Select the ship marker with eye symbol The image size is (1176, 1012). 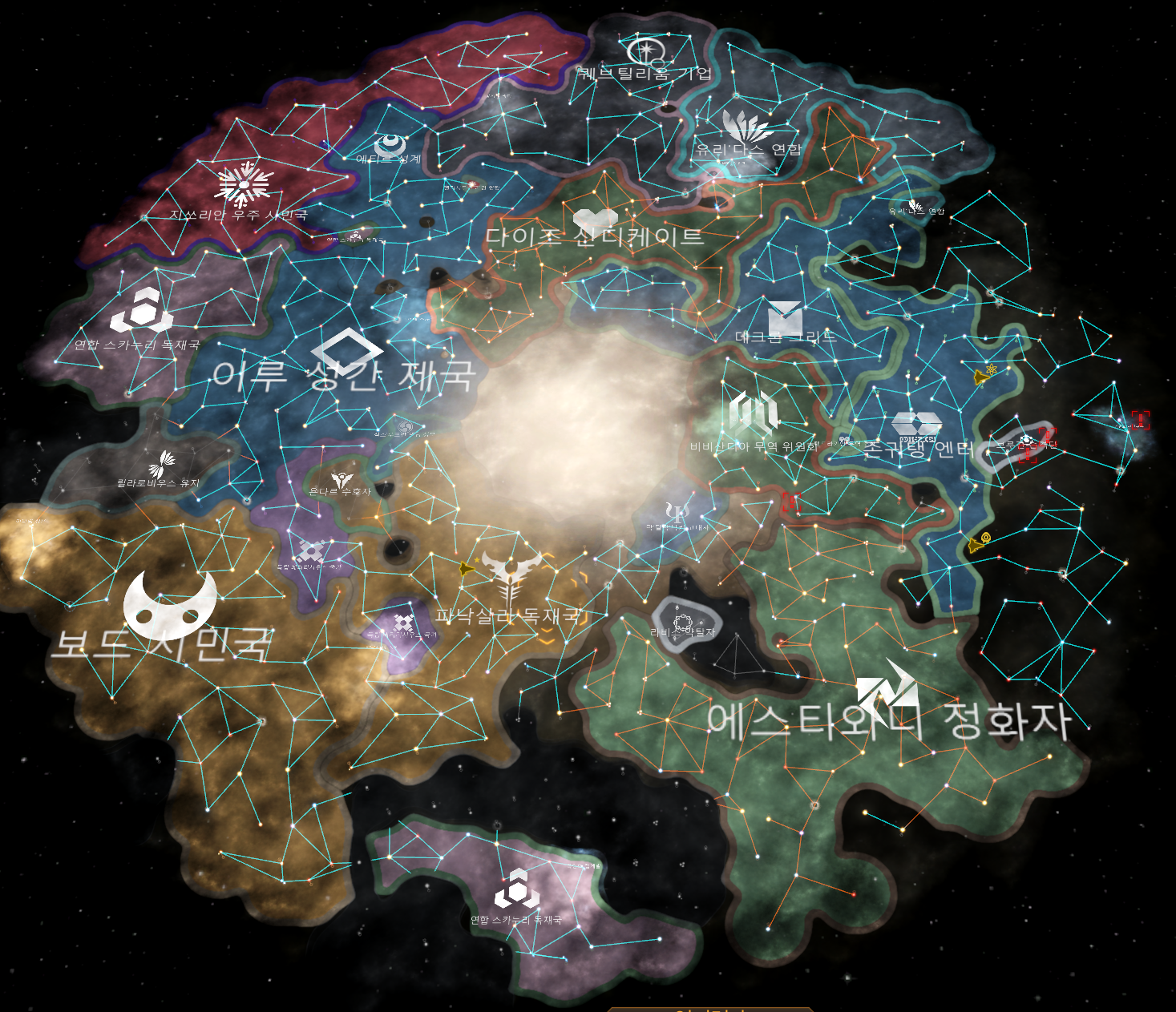[978, 543]
